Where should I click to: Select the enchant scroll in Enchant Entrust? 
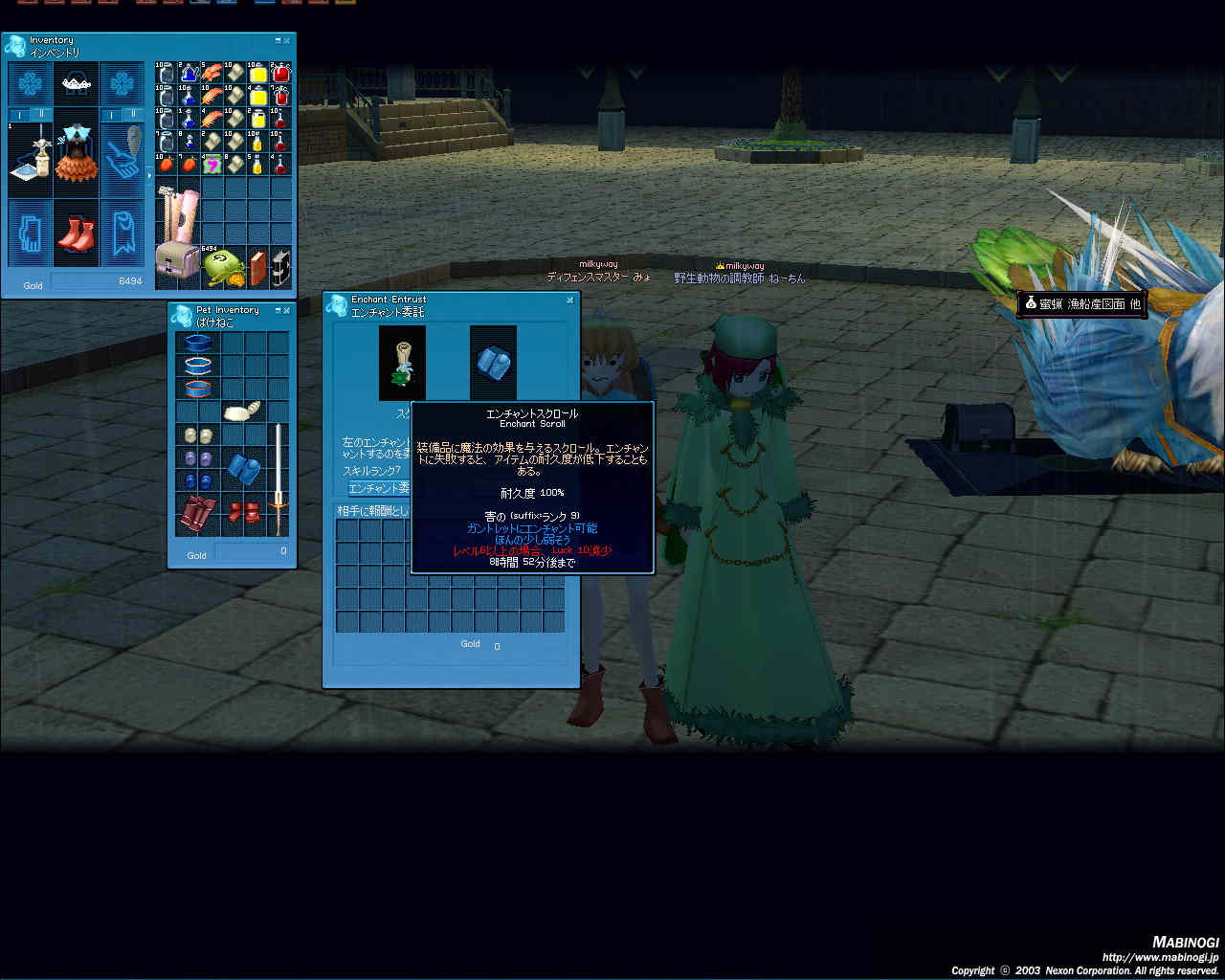402,362
